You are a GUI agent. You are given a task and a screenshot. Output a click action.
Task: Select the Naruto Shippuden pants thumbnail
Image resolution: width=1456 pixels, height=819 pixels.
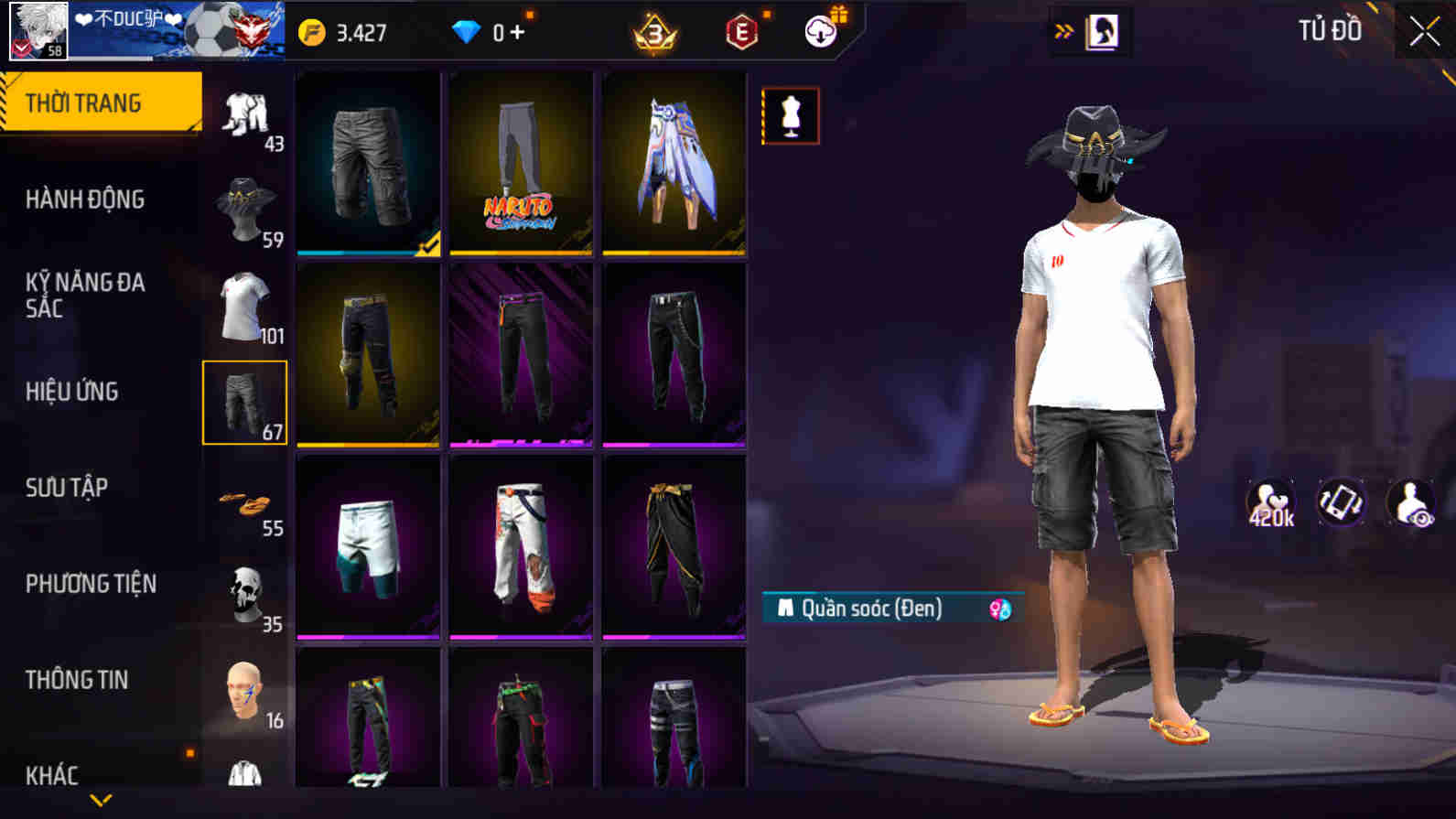tap(521, 165)
